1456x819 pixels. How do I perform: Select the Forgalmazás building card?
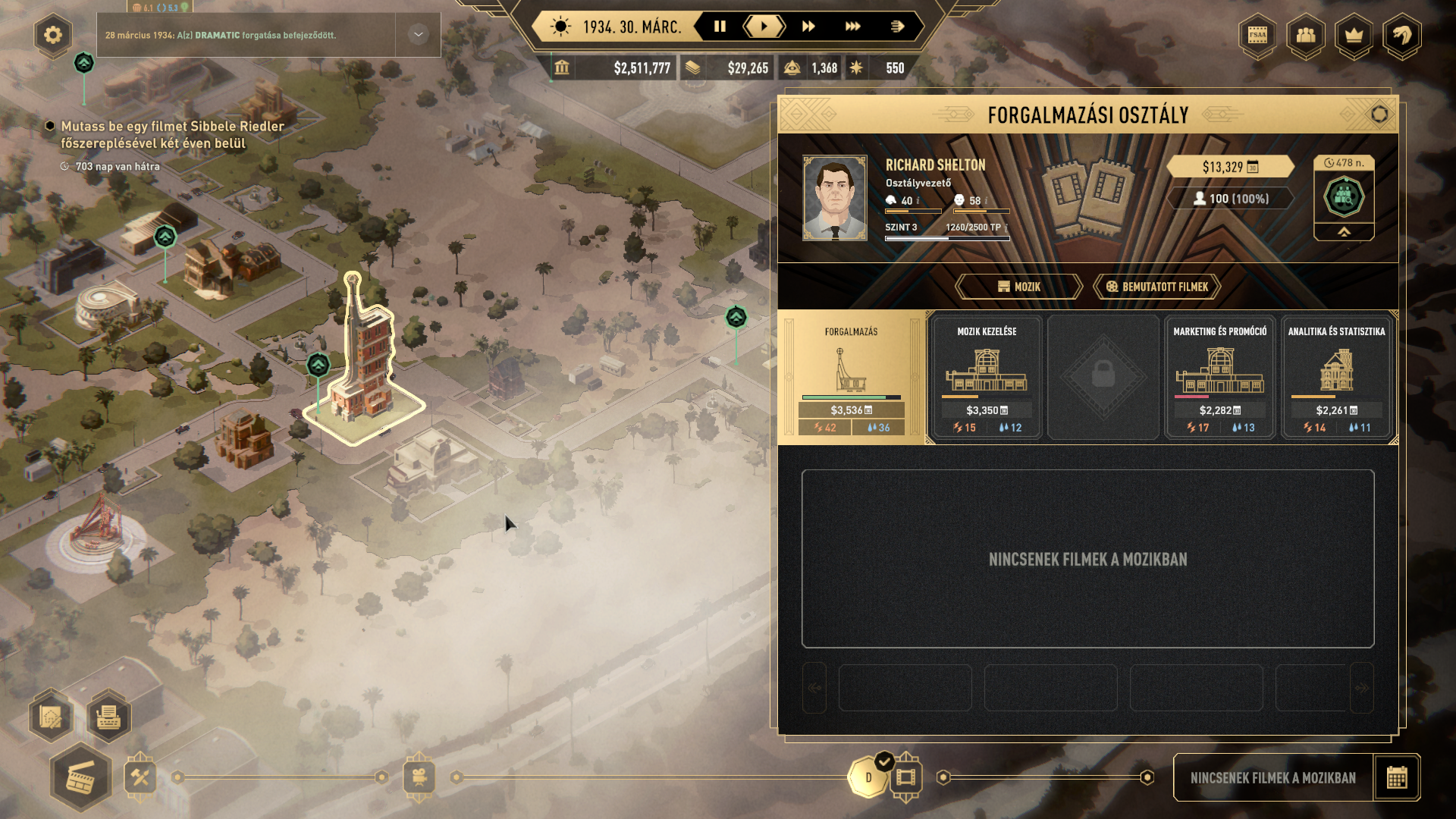(x=851, y=377)
